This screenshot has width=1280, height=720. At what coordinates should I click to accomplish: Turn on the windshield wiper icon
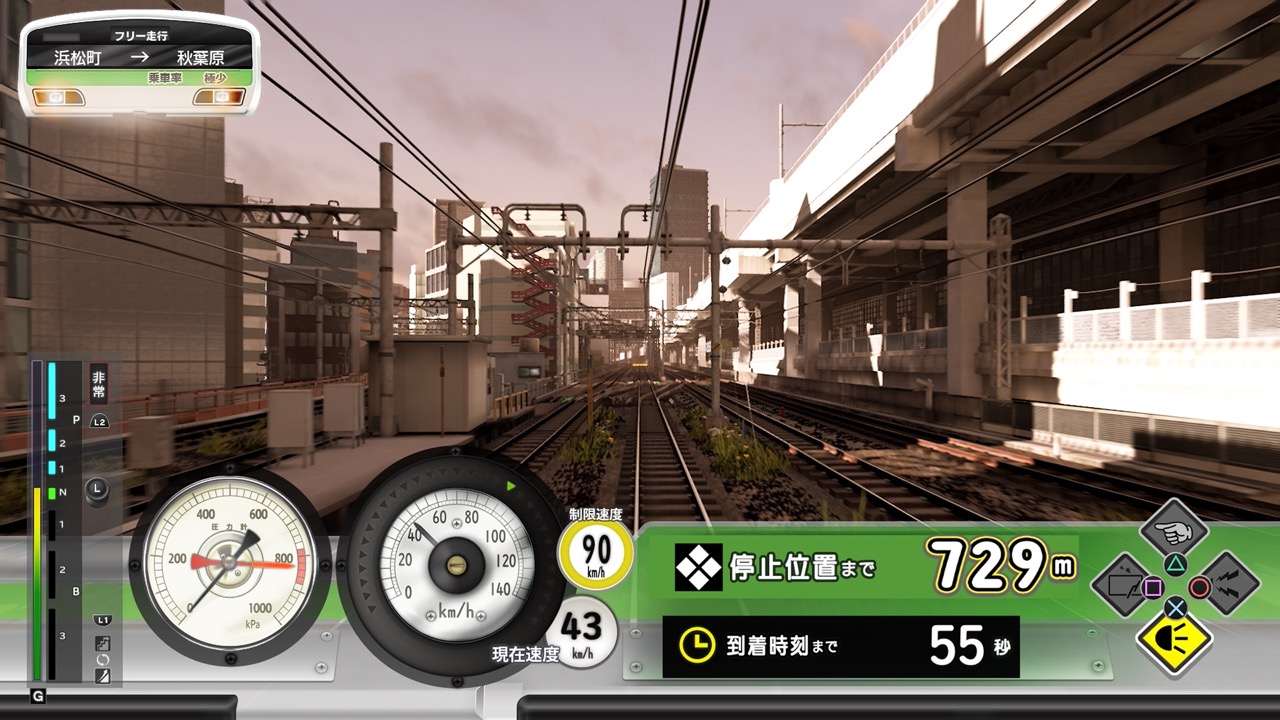tap(1124, 582)
